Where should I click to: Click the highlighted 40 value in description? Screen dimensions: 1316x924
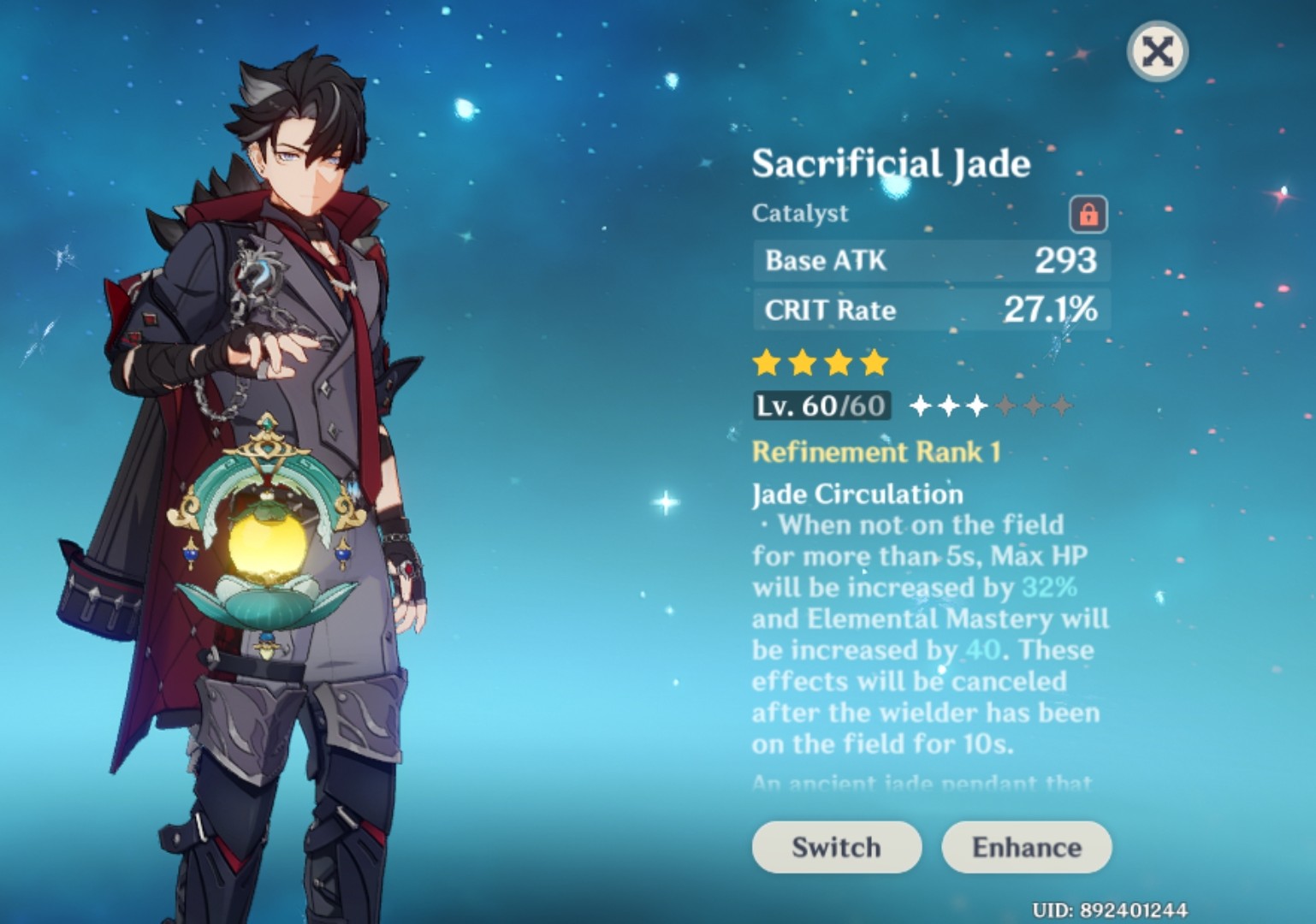981,650
